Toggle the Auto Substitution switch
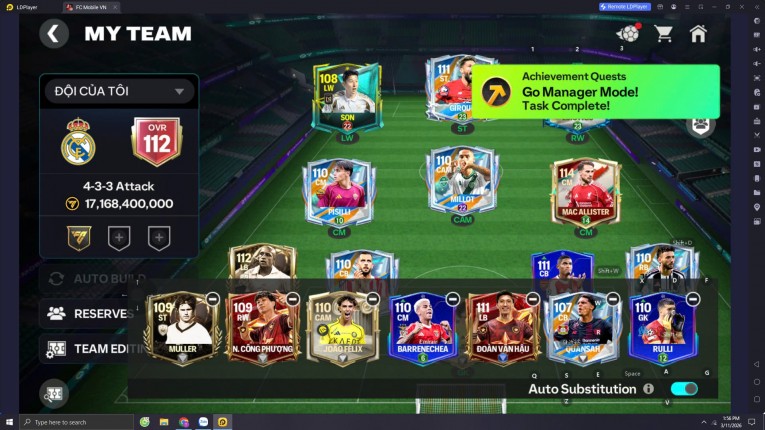 (684, 388)
